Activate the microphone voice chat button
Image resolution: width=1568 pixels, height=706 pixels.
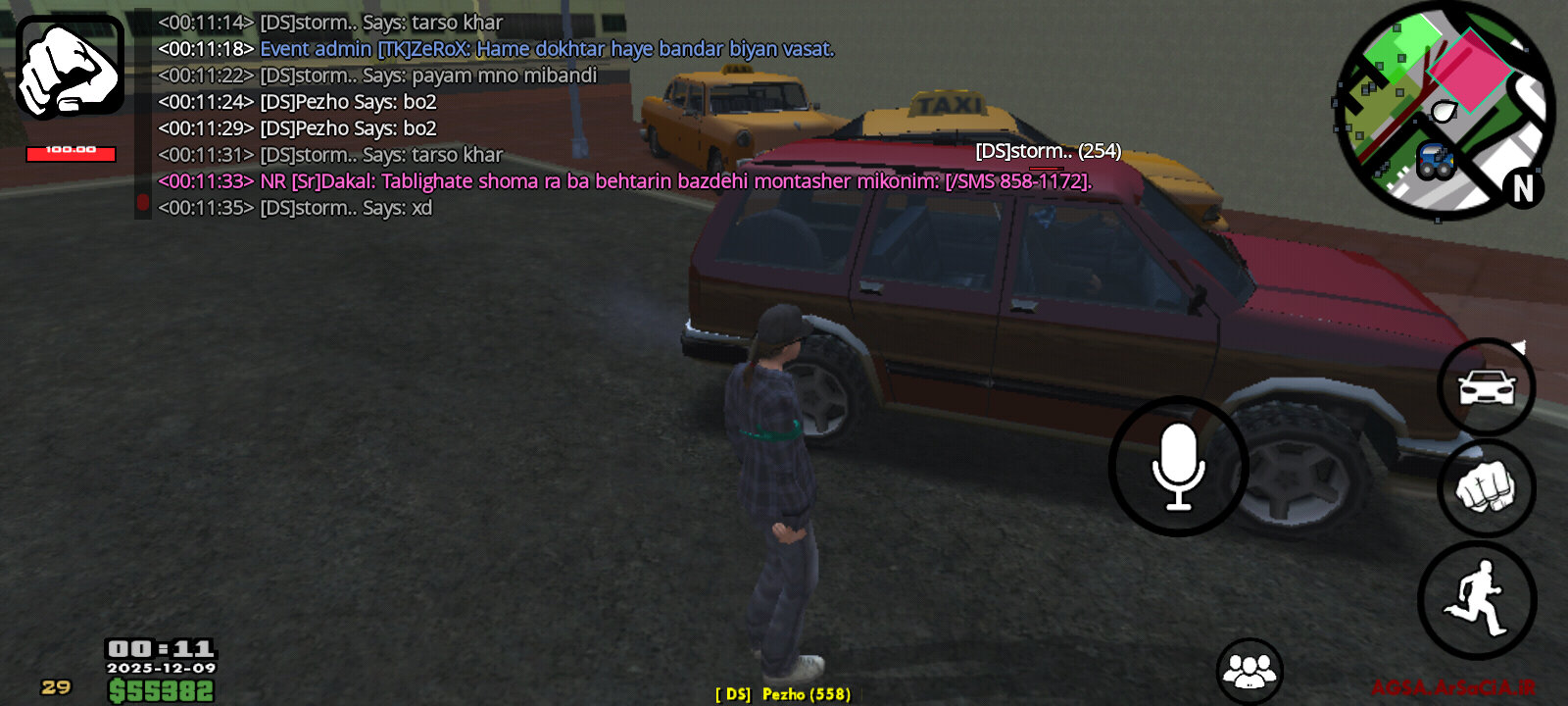tap(1178, 467)
